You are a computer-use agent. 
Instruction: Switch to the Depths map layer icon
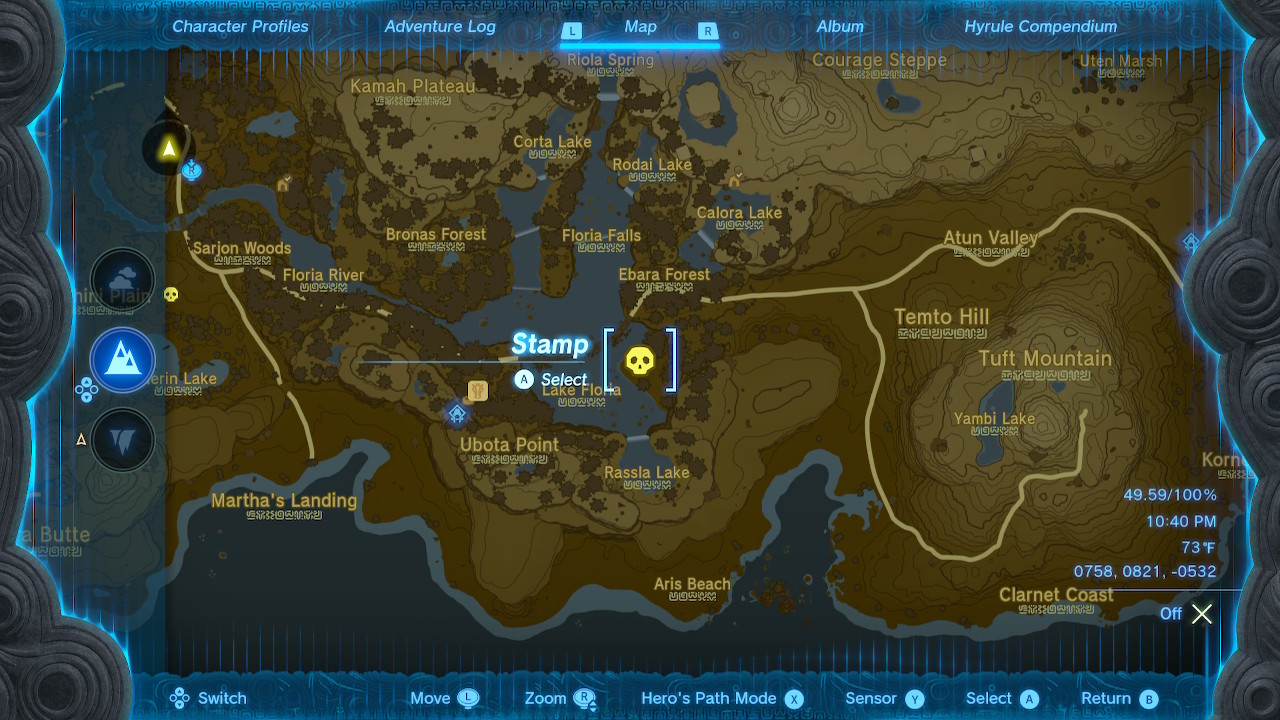tap(121, 439)
